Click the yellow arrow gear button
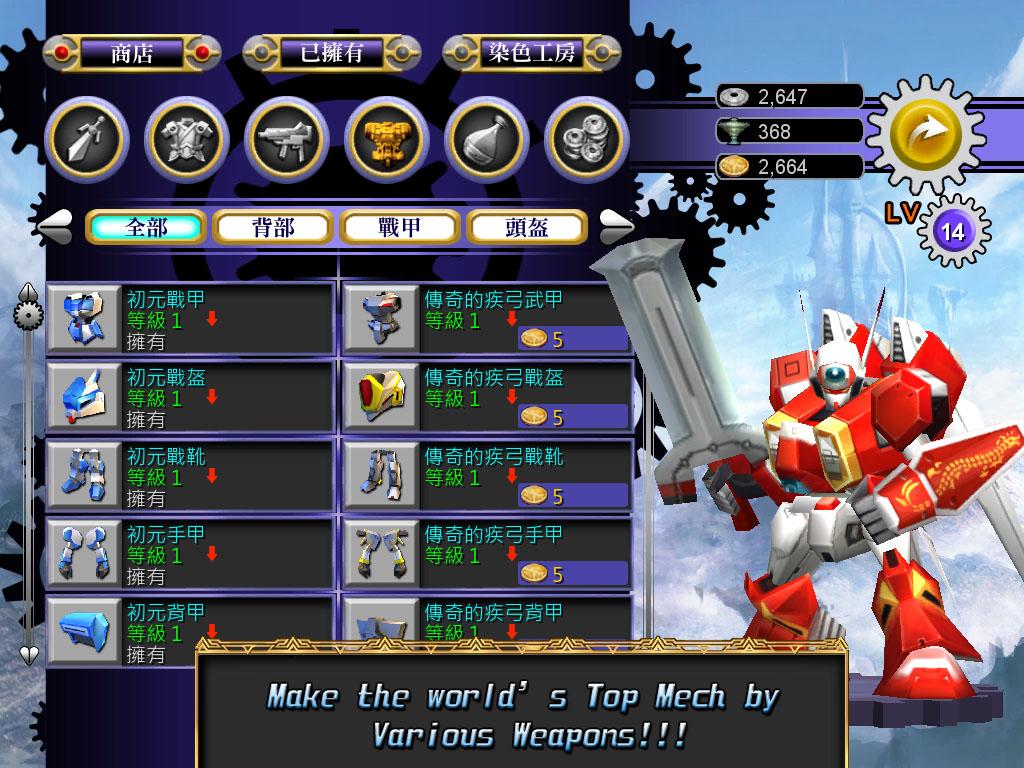Screen dimensions: 1024x768 pyautogui.click(x=912, y=131)
